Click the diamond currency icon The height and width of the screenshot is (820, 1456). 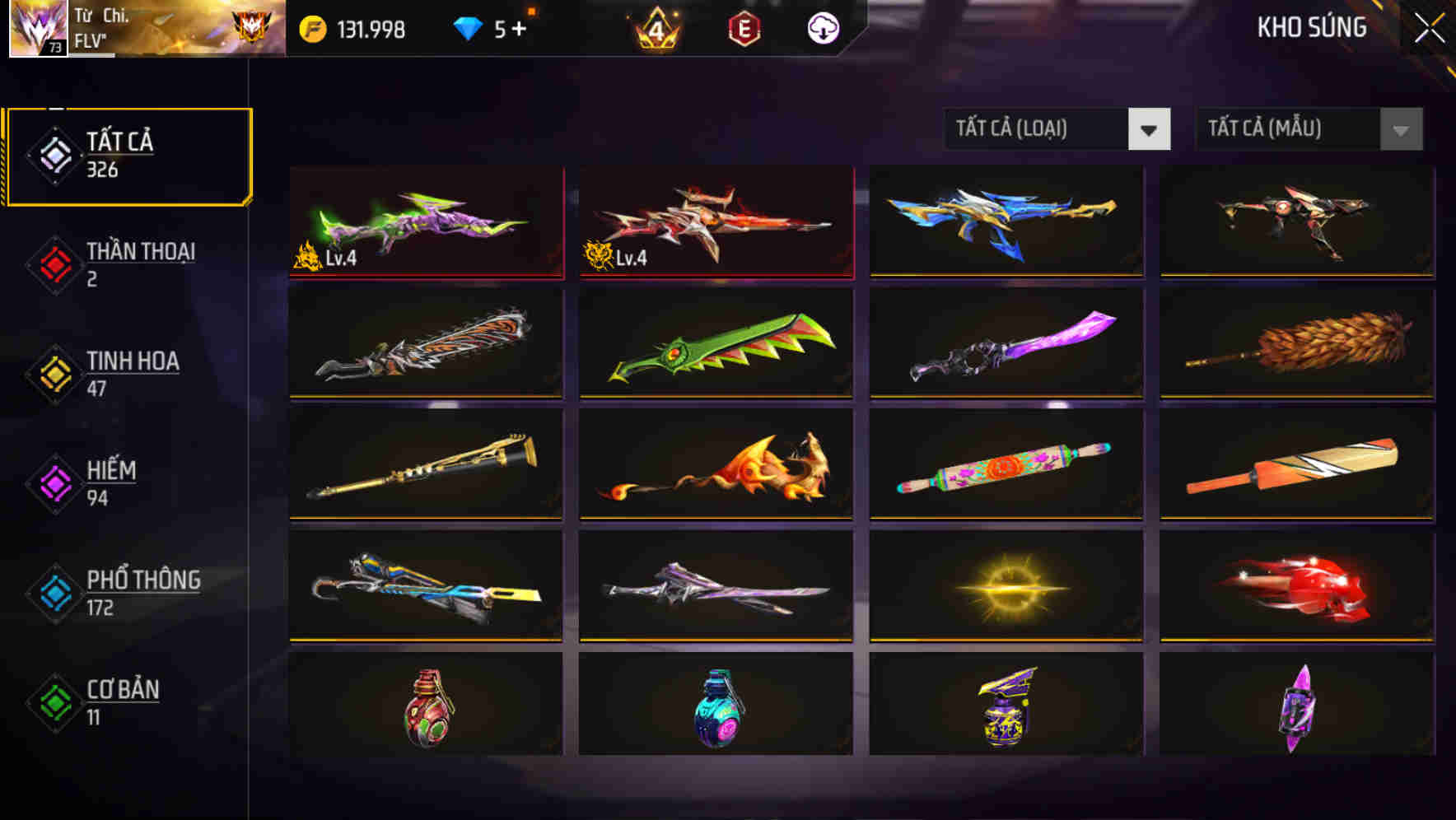pos(467,27)
